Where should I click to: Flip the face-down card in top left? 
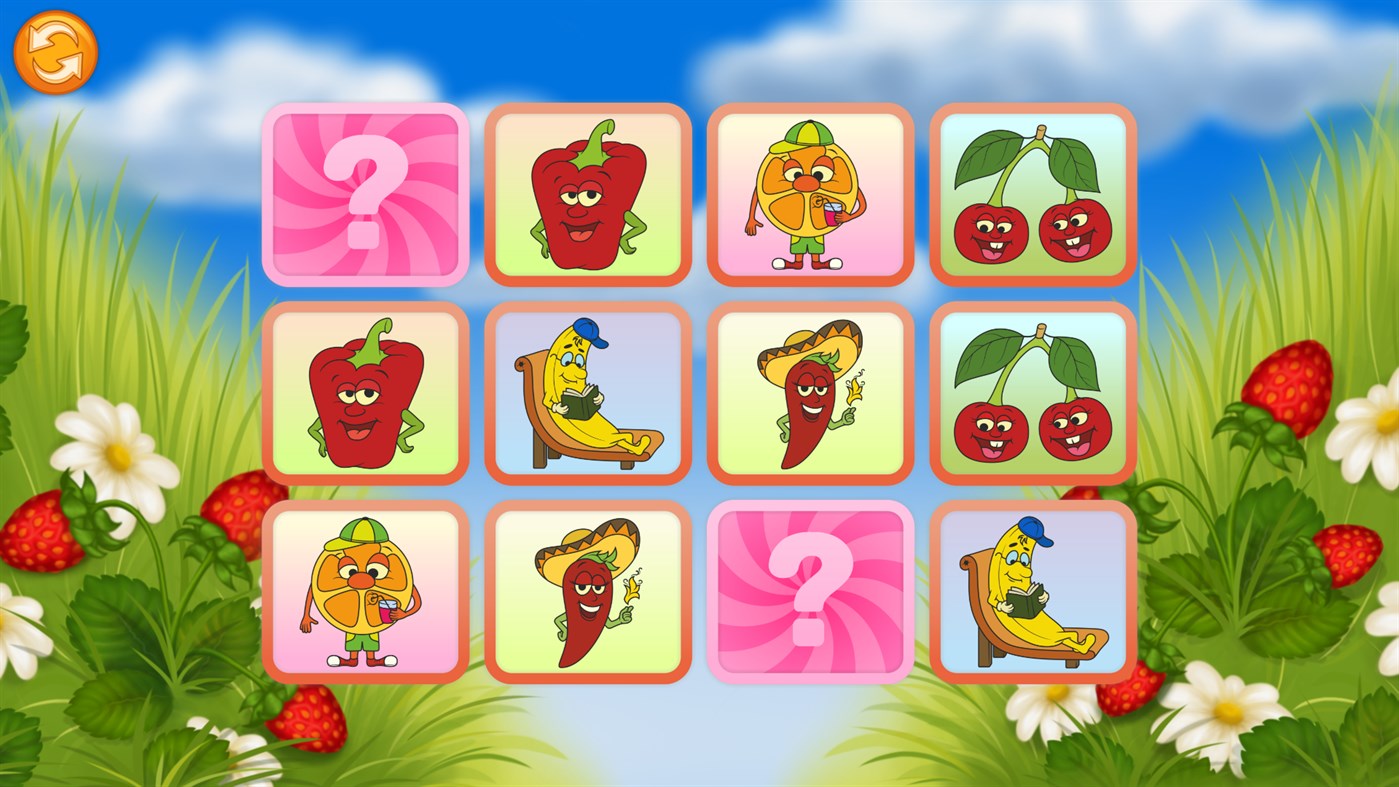(x=365, y=195)
